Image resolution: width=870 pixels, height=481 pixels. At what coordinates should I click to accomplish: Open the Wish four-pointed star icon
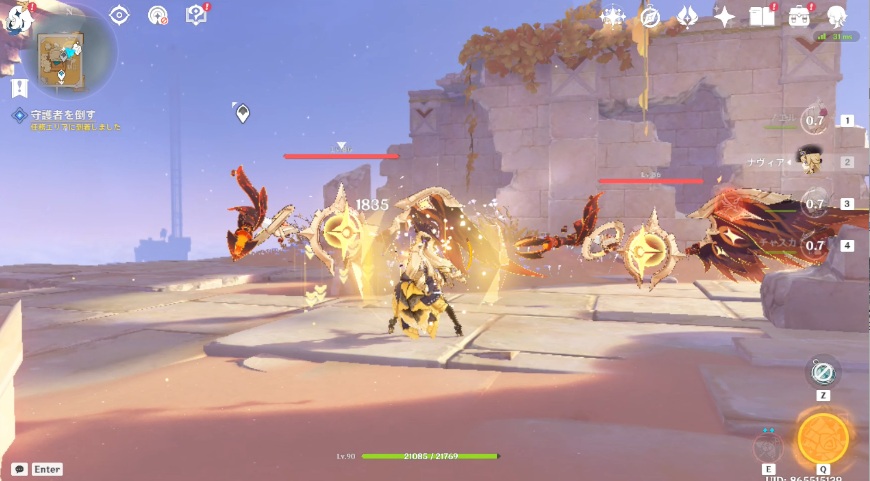tap(725, 16)
